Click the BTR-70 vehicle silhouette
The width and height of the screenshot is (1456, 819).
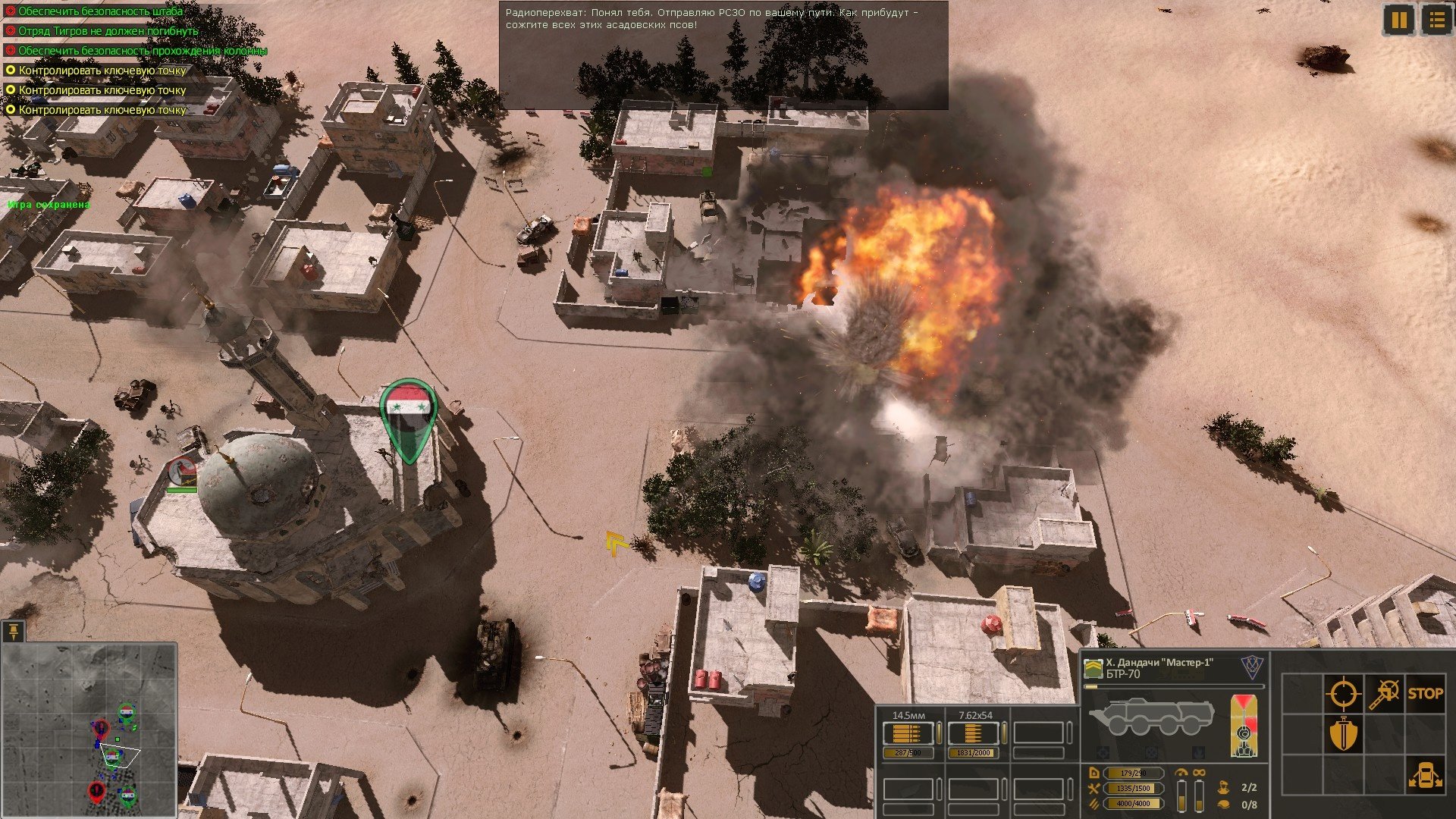(x=1151, y=717)
